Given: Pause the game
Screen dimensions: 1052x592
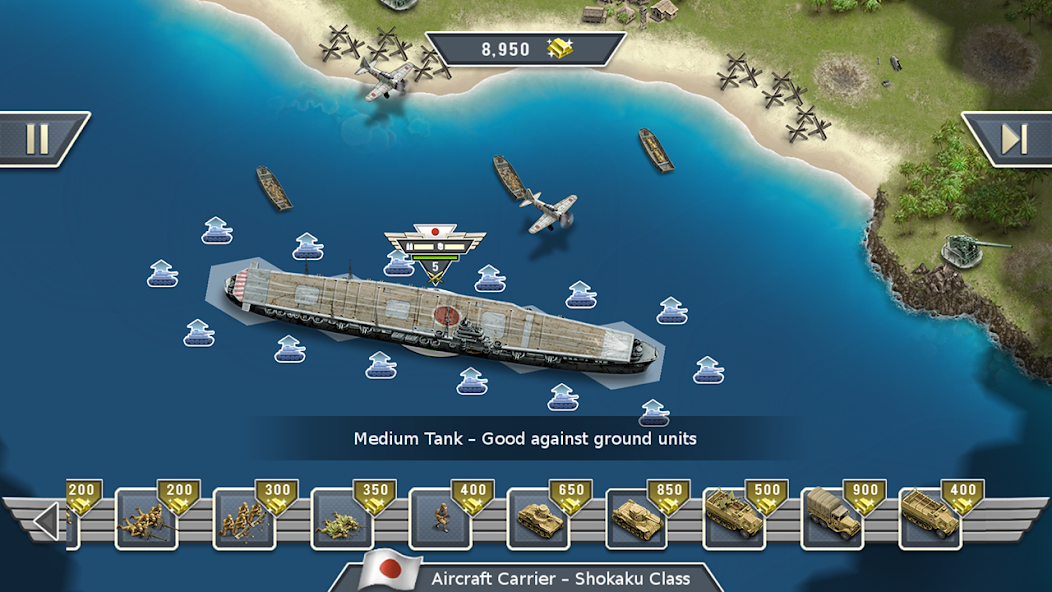Looking at the screenshot, I should pos(38,139).
